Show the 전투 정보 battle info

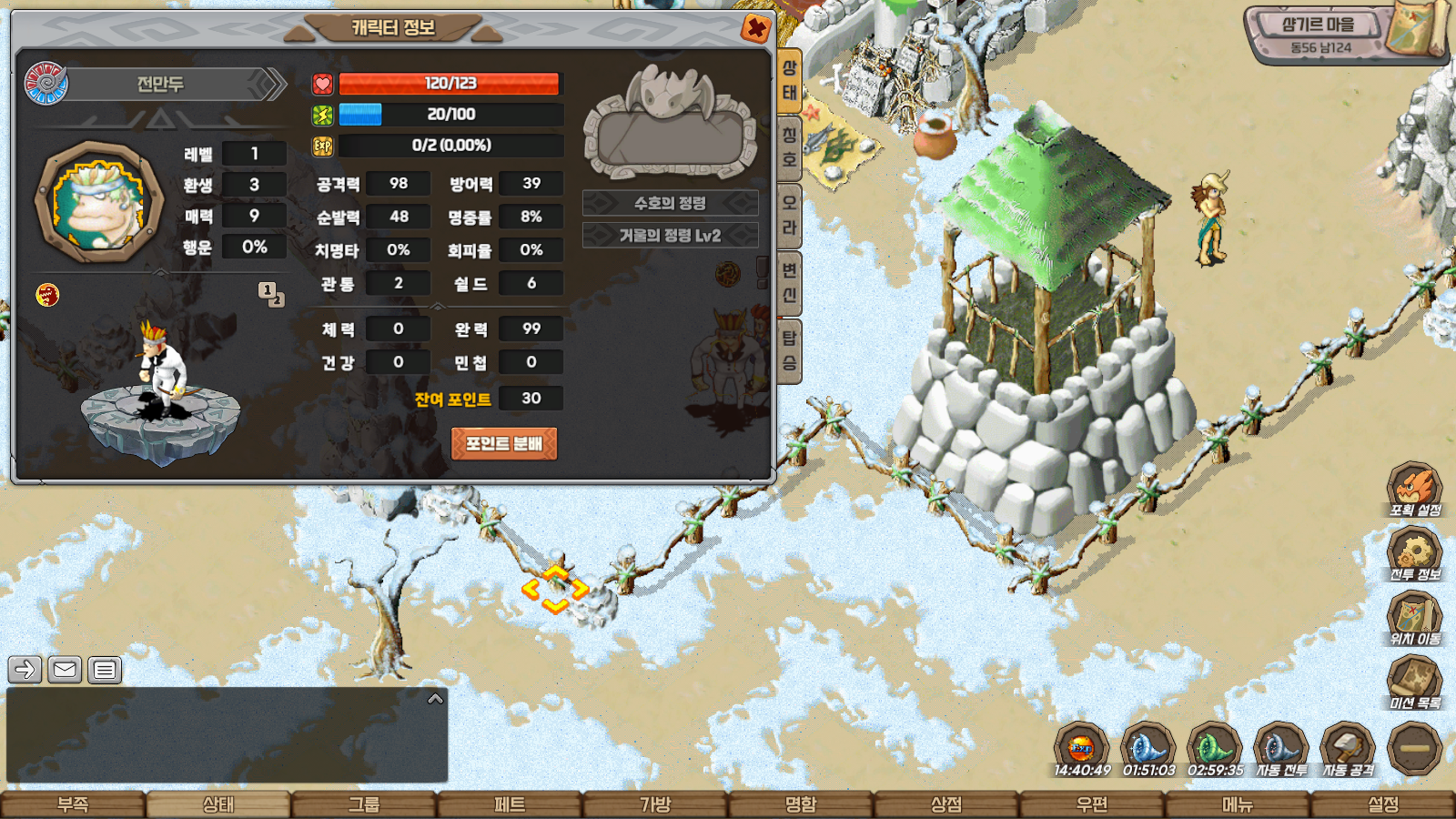1414,554
